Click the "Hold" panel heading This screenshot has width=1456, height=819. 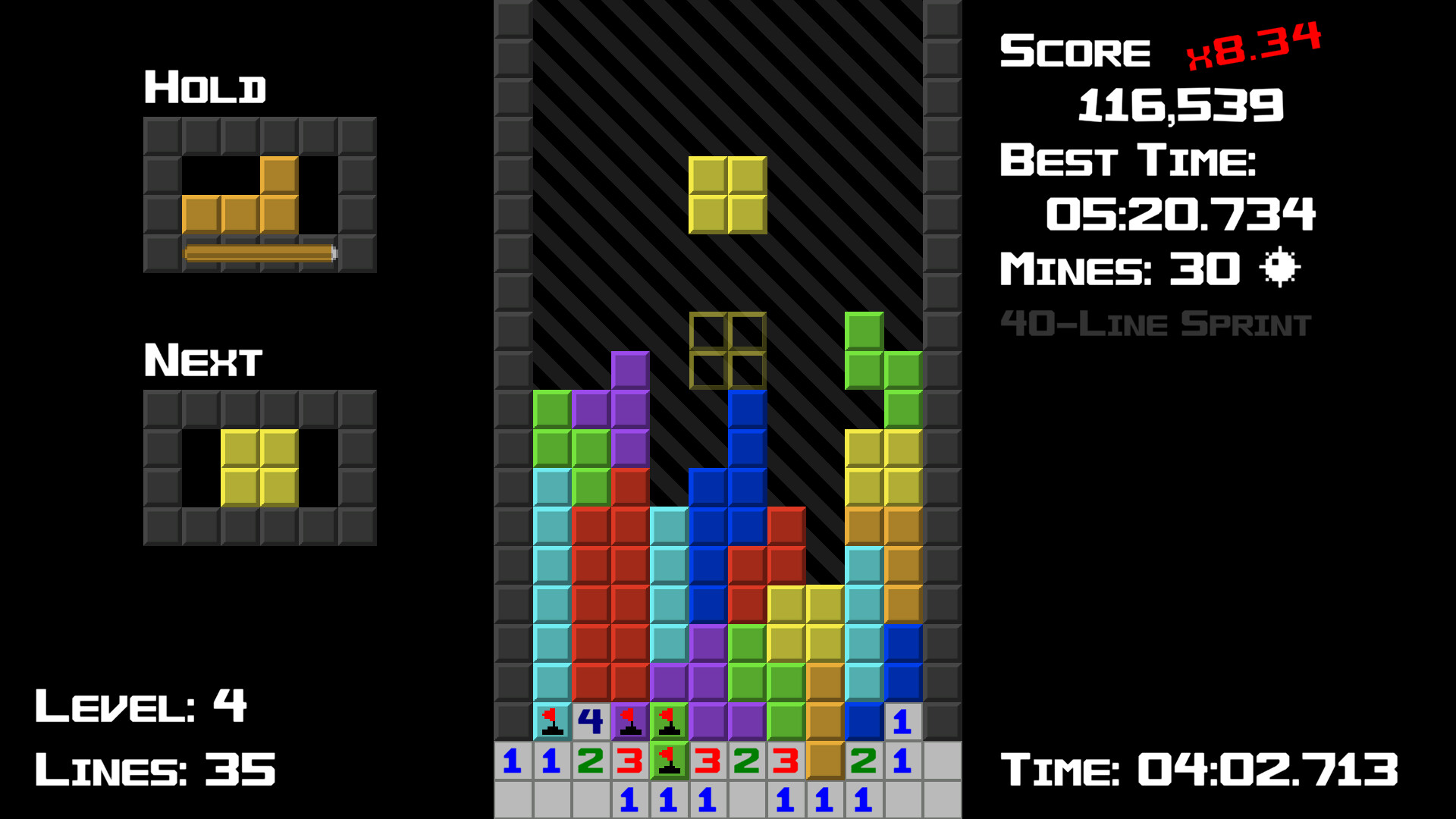206,87
